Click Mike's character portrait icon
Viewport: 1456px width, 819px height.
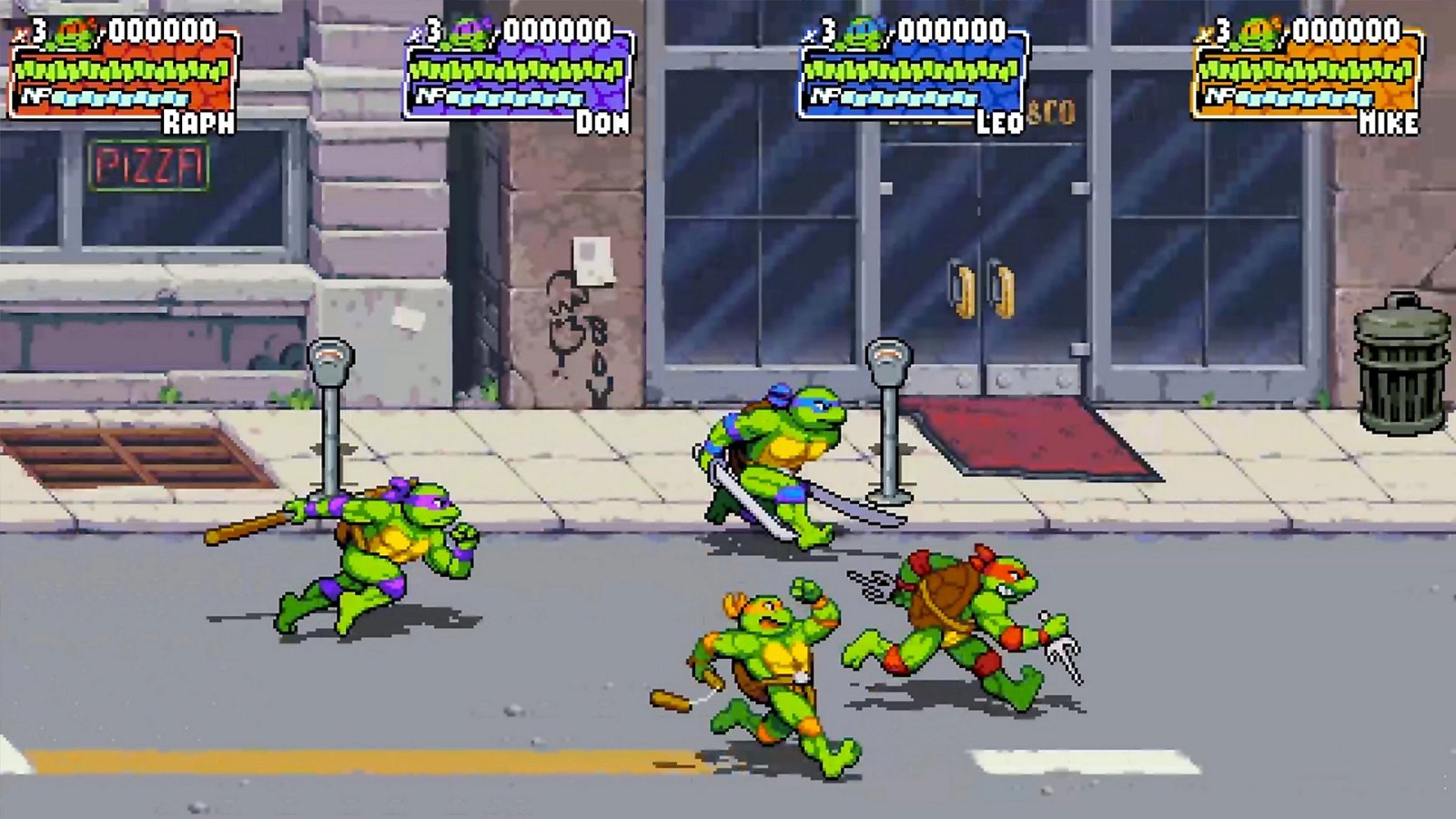point(1258,32)
